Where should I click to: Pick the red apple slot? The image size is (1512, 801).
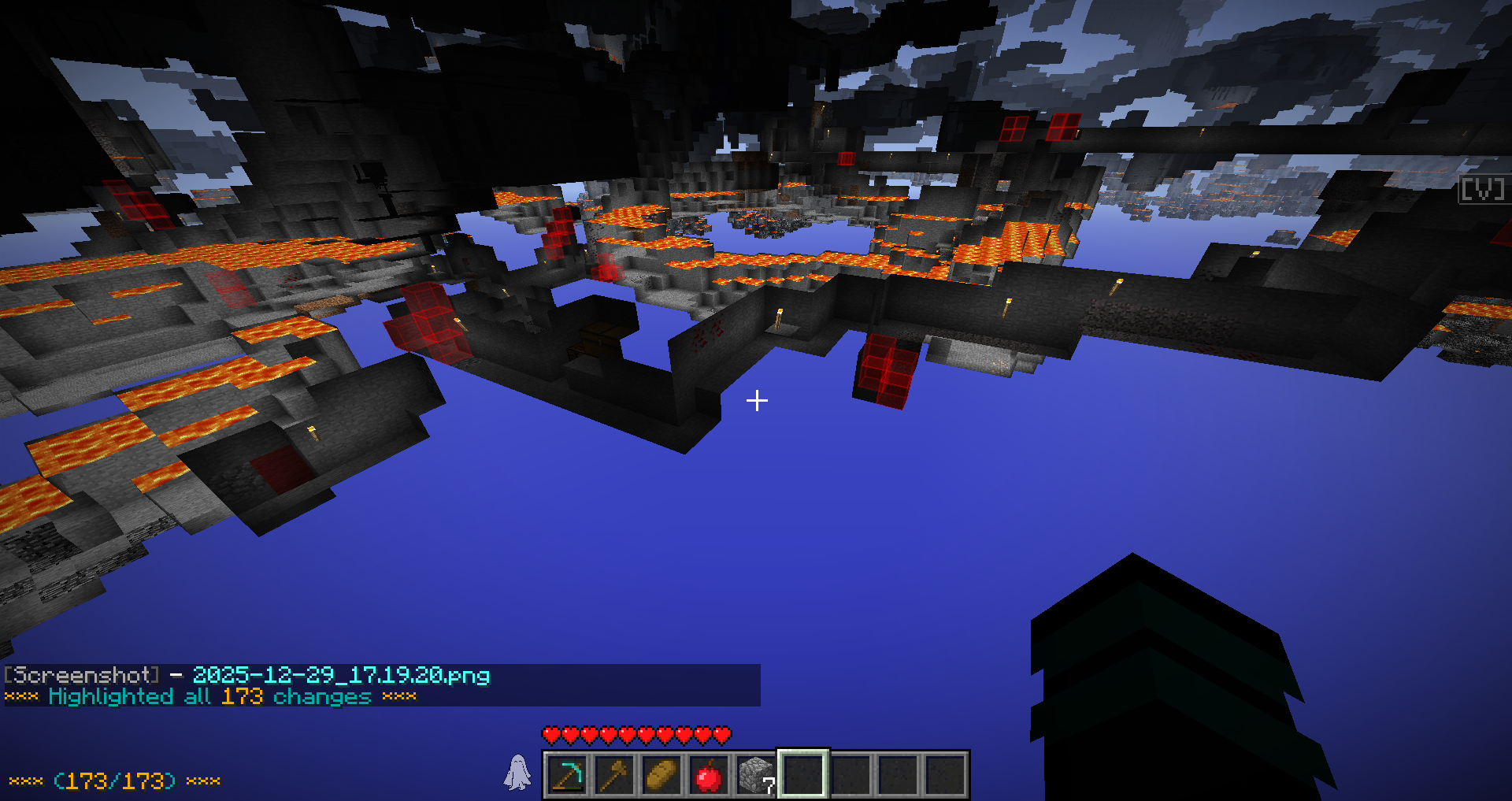(x=709, y=775)
